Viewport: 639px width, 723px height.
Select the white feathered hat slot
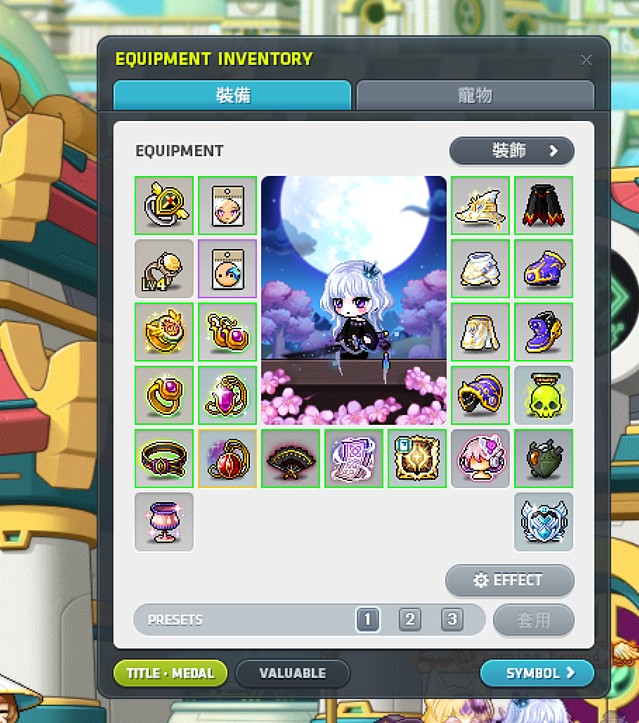coord(481,206)
